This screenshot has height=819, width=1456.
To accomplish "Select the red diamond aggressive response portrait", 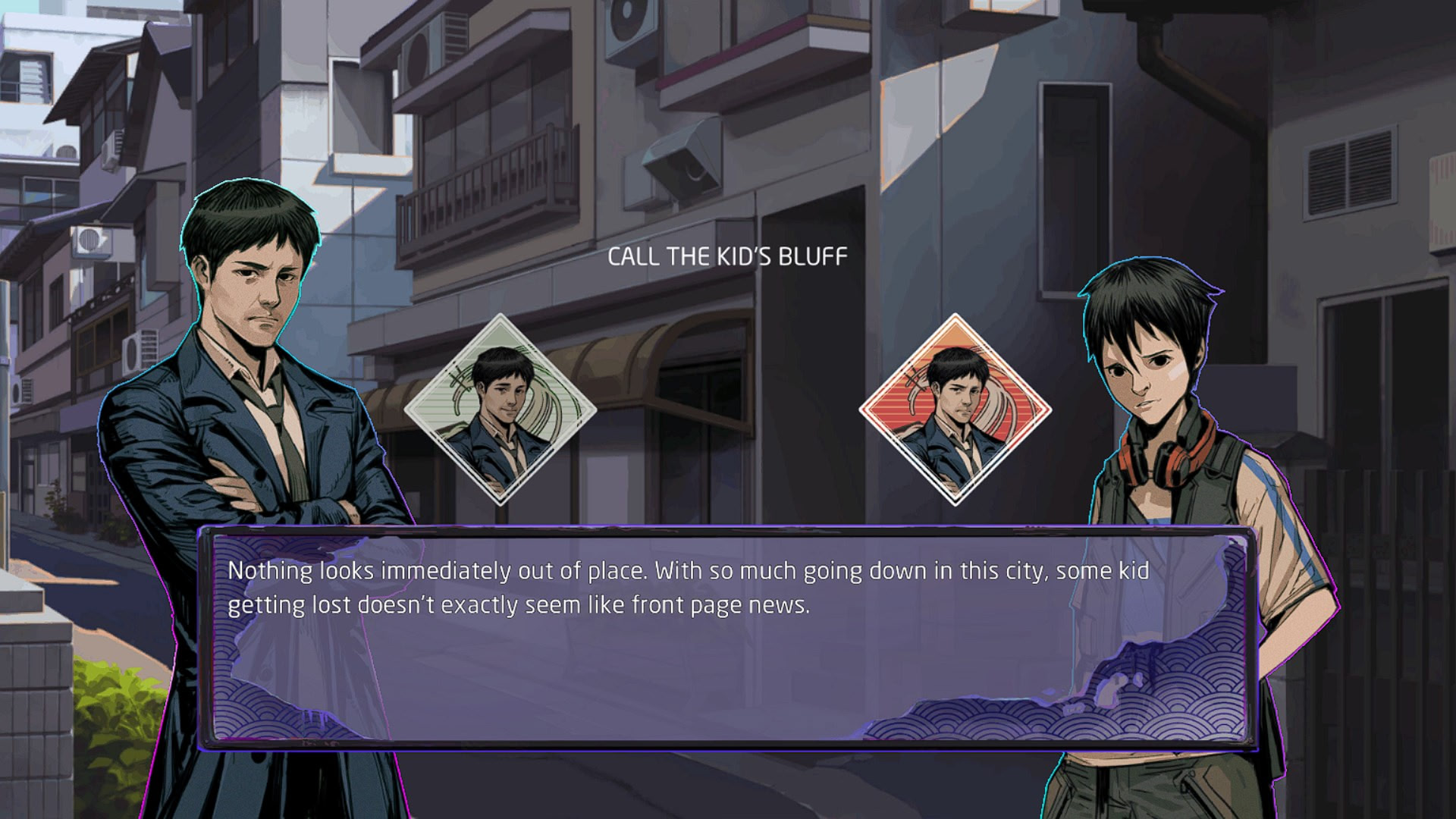I will point(955,409).
